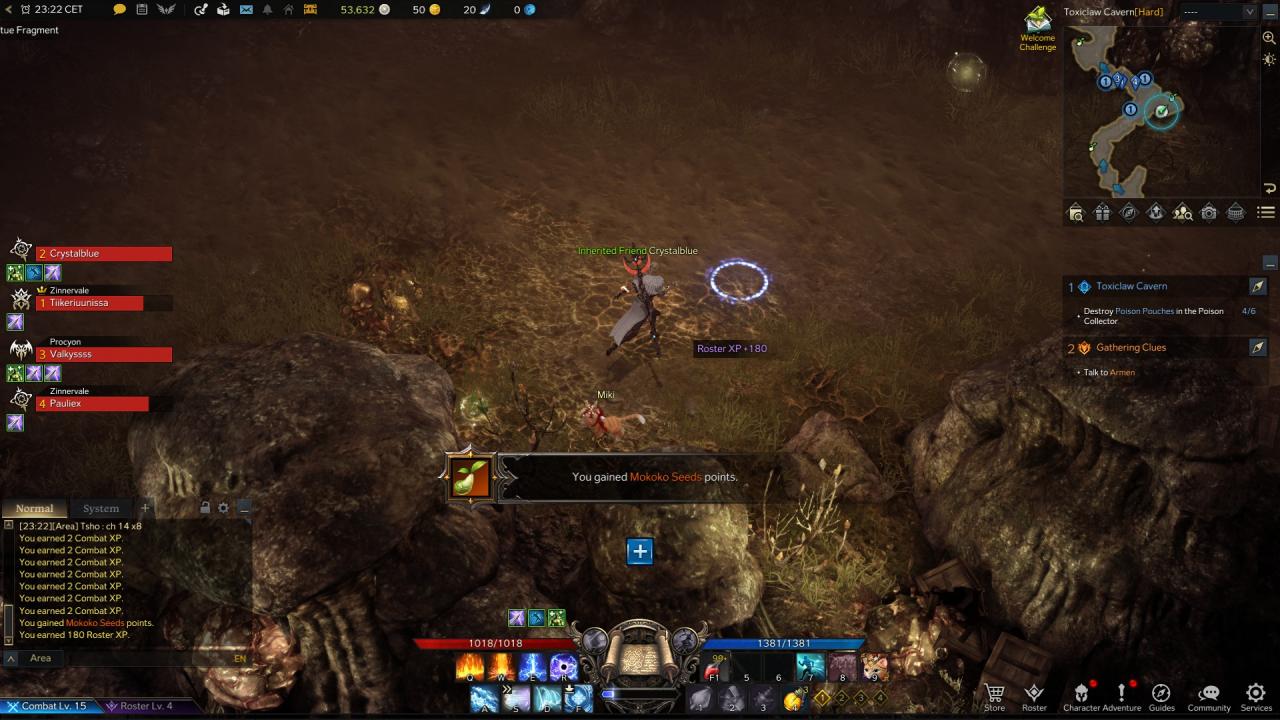Select the Normal chat tab
The image size is (1280, 720).
pyautogui.click(x=34, y=508)
